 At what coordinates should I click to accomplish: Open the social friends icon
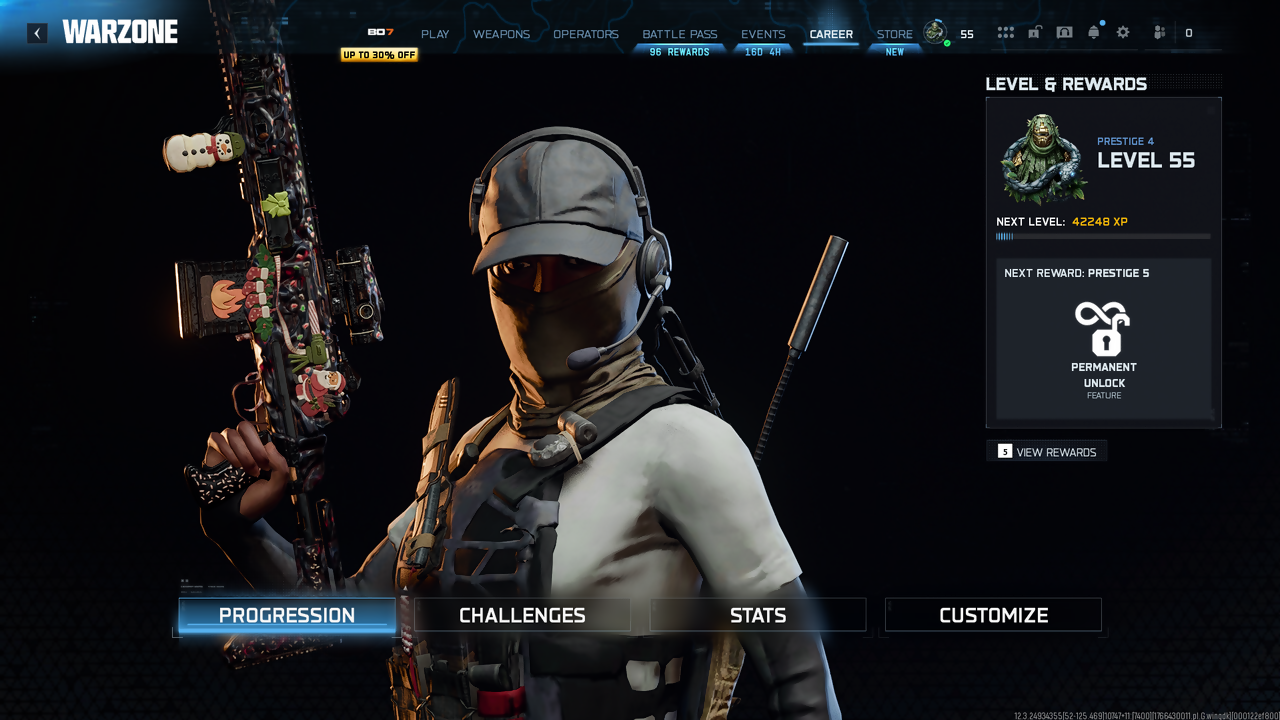(x=1159, y=33)
